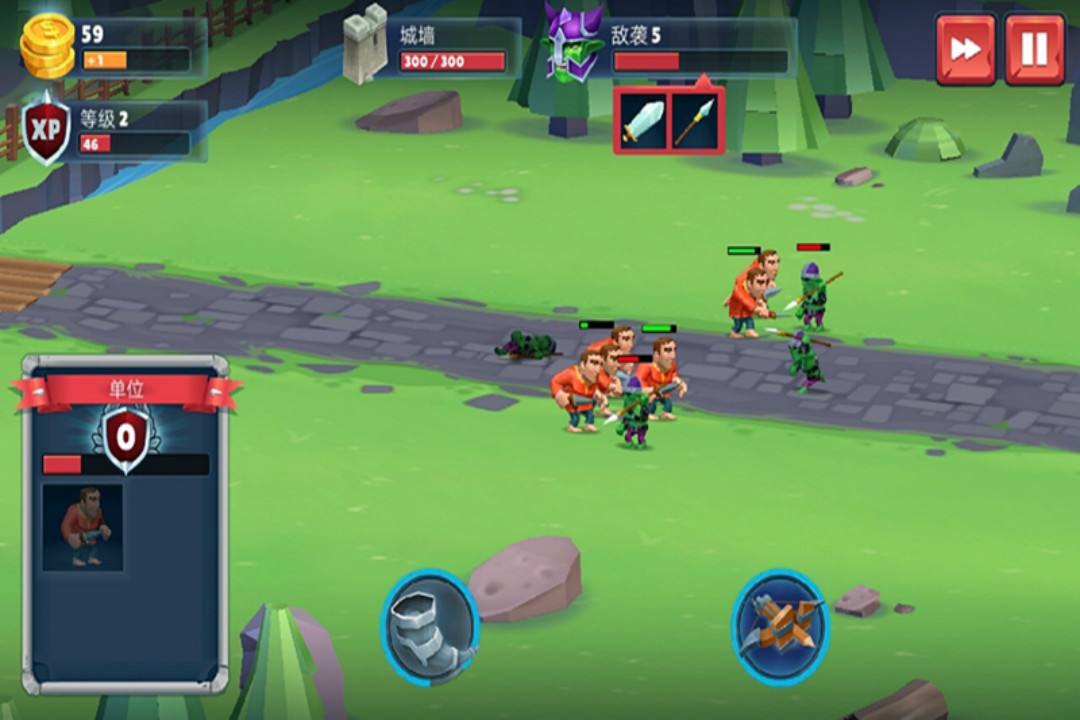Activate the crossed crossbows ability
Viewport: 1080px width, 720px height.
click(780, 628)
